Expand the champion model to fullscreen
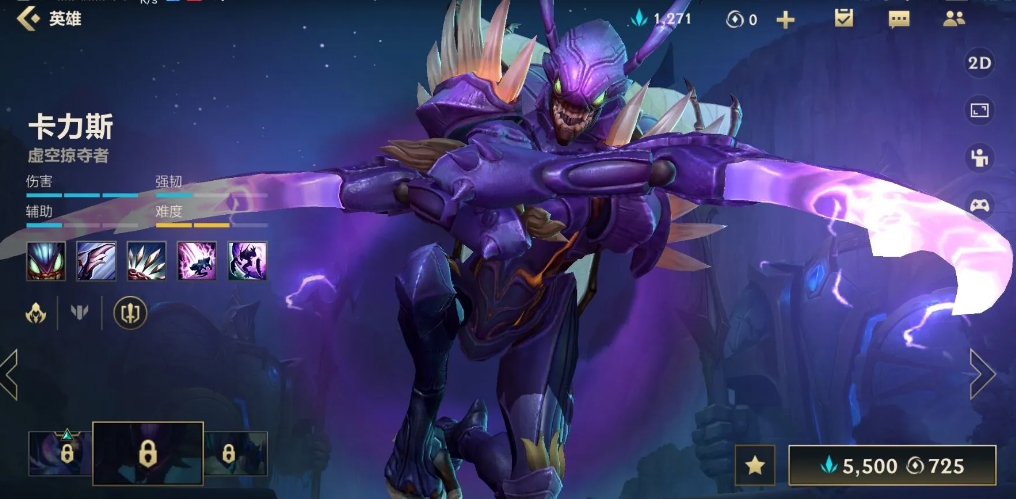This screenshot has height=499, width=1016. 979,110
